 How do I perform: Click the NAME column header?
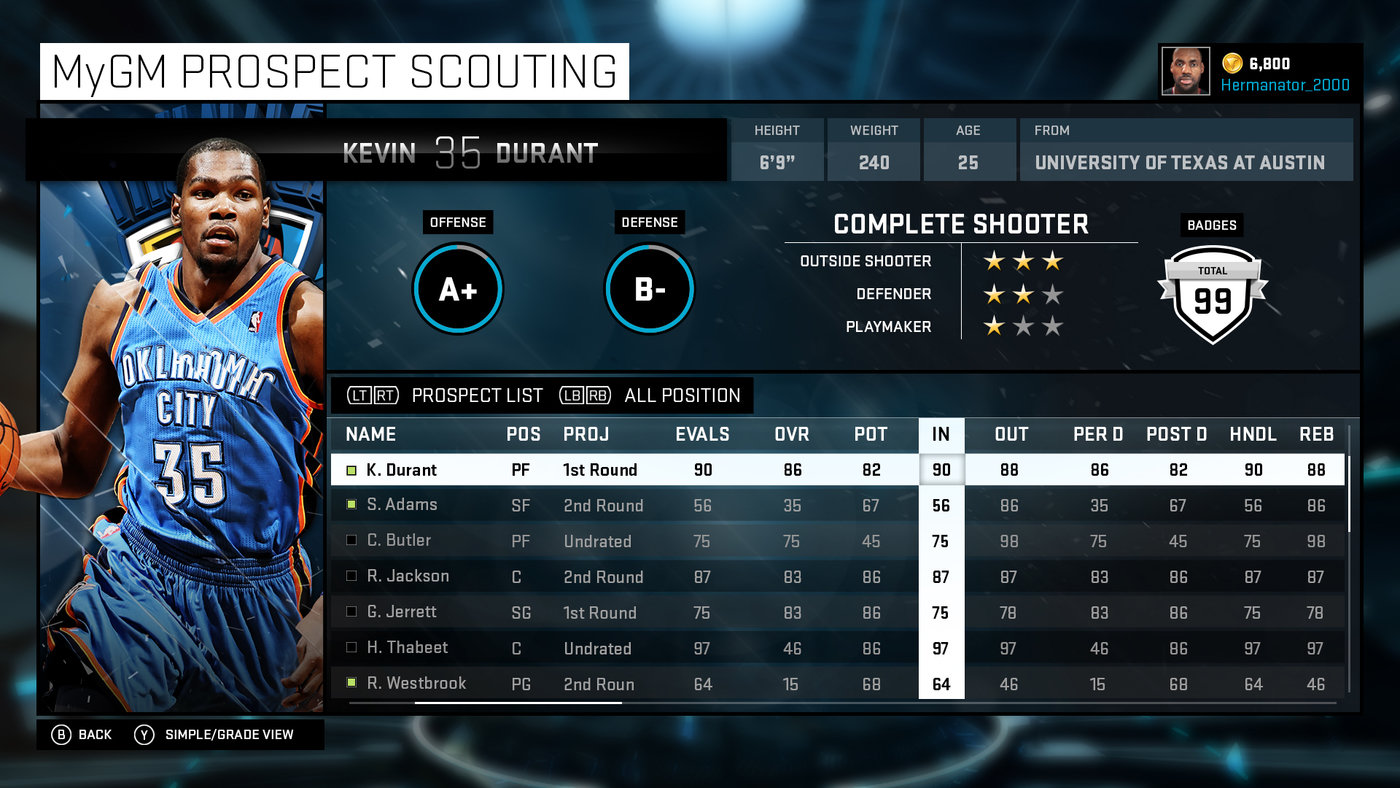[371, 434]
